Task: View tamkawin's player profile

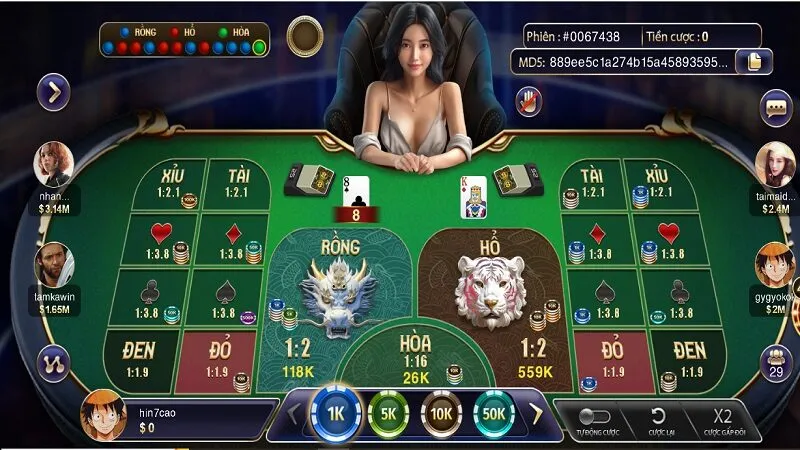Action: point(54,264)
